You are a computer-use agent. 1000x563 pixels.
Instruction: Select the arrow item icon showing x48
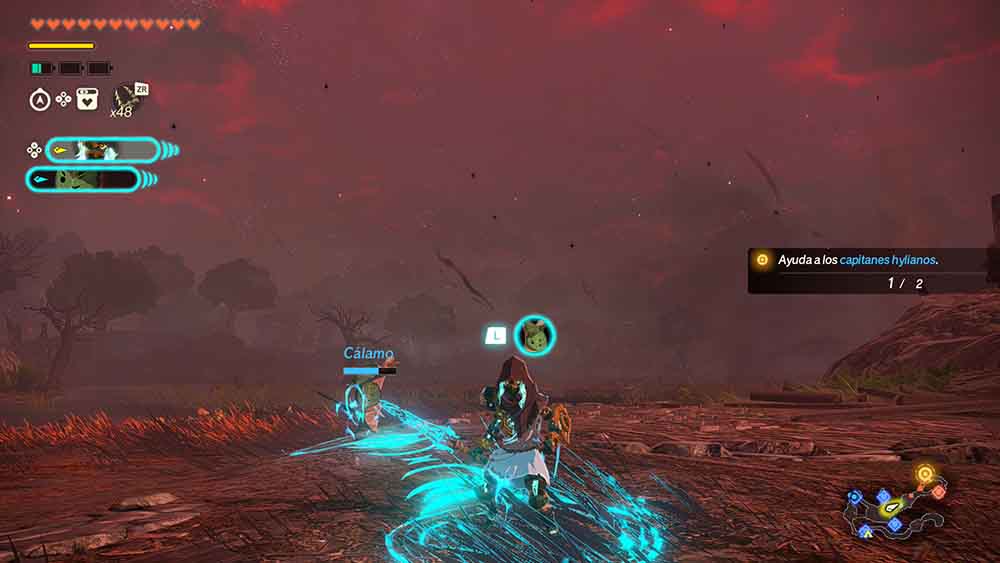click(126, 97)
